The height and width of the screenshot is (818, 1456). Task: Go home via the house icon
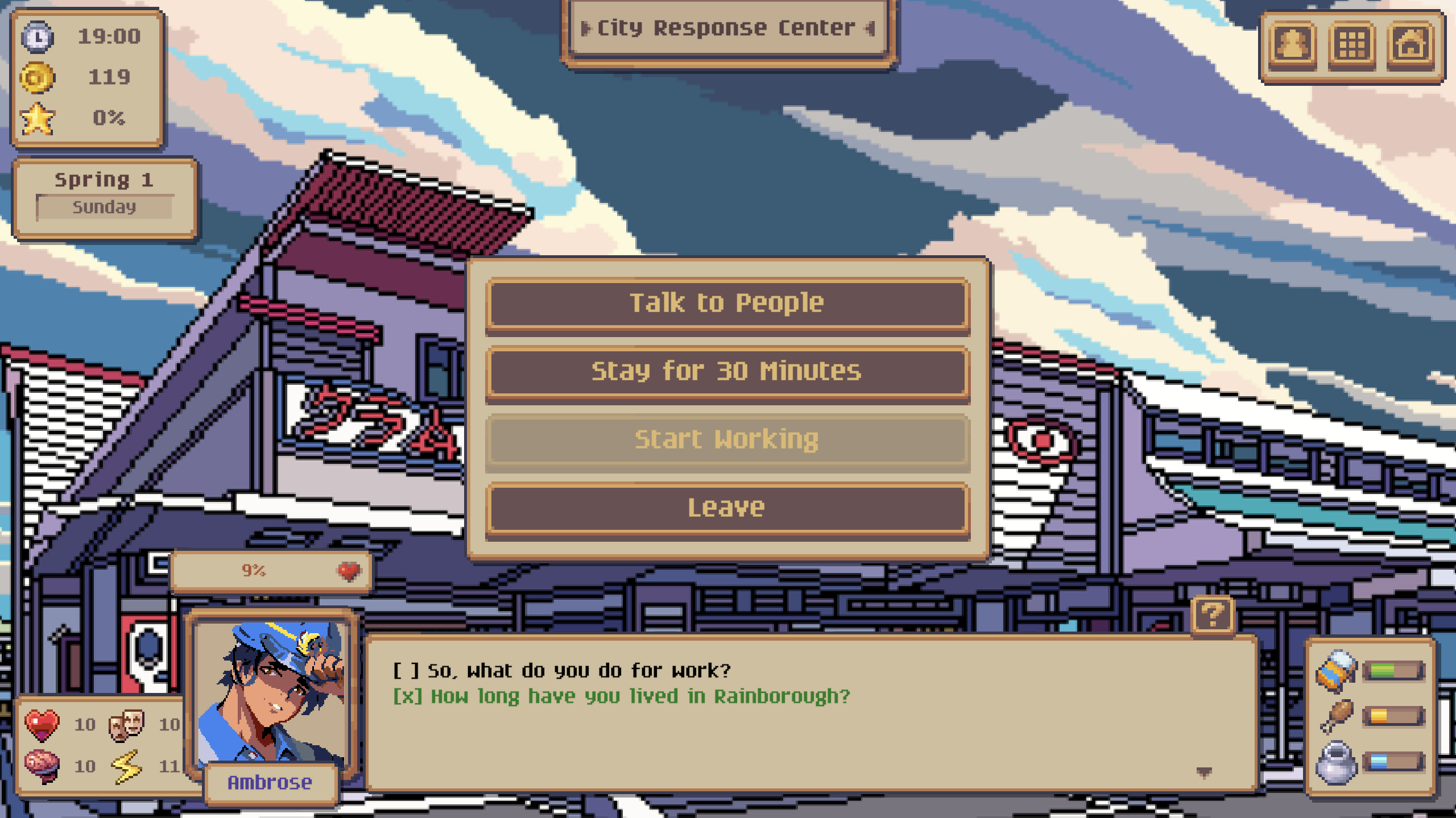pos(1410,44)
